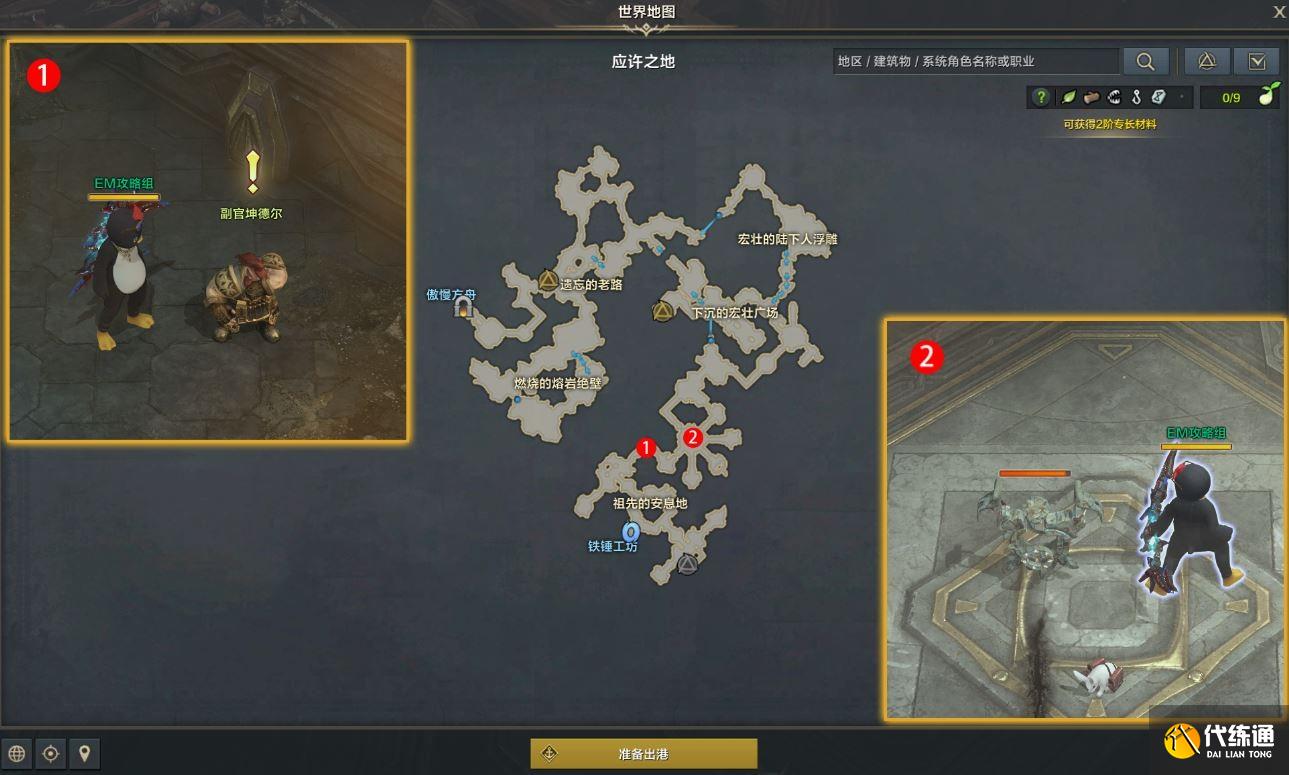Click the magnifying glass search button
Screen dimensions: 1289x775
[x=1146, y=61]
